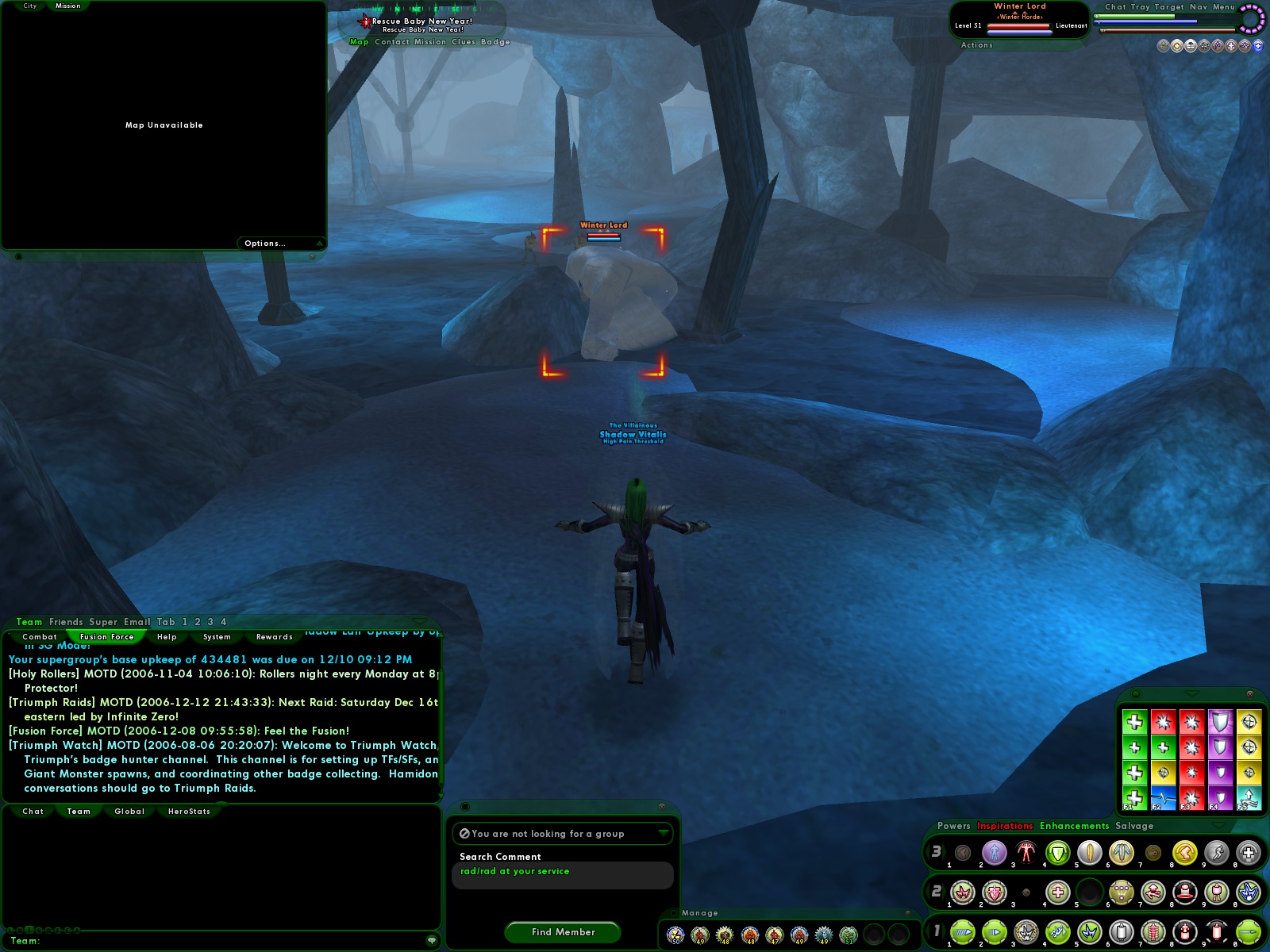1270x952 pixels.
Task: Select the Fusion Force chat tab
Action: [106, 636]
